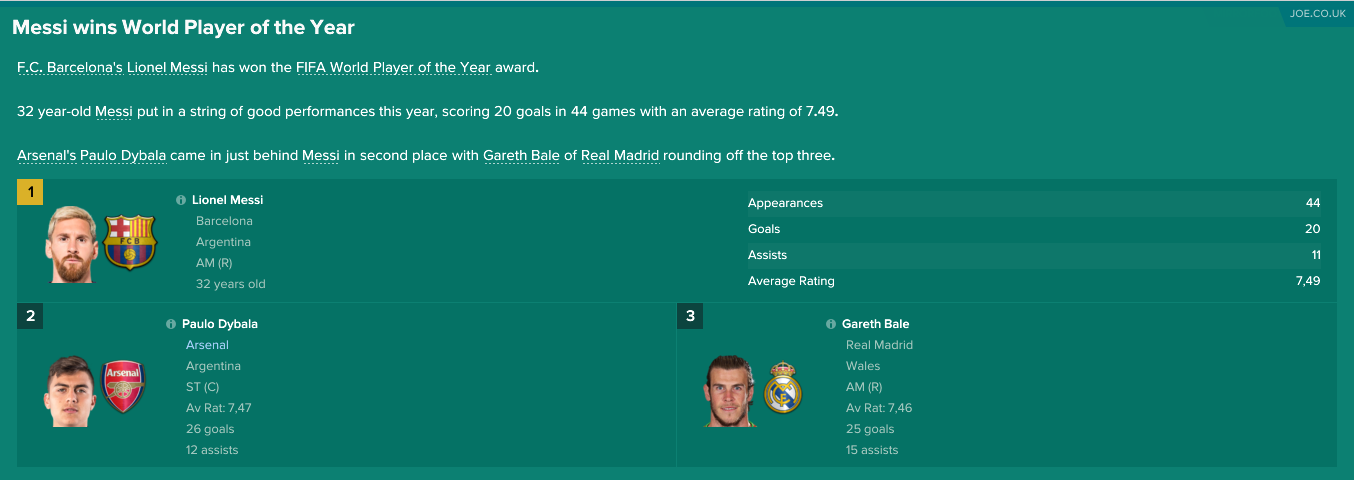Open the Arsenal club link under Paulo Dybala
Viewport: 1354px width, 480px height.
click(x=207, y=345)
